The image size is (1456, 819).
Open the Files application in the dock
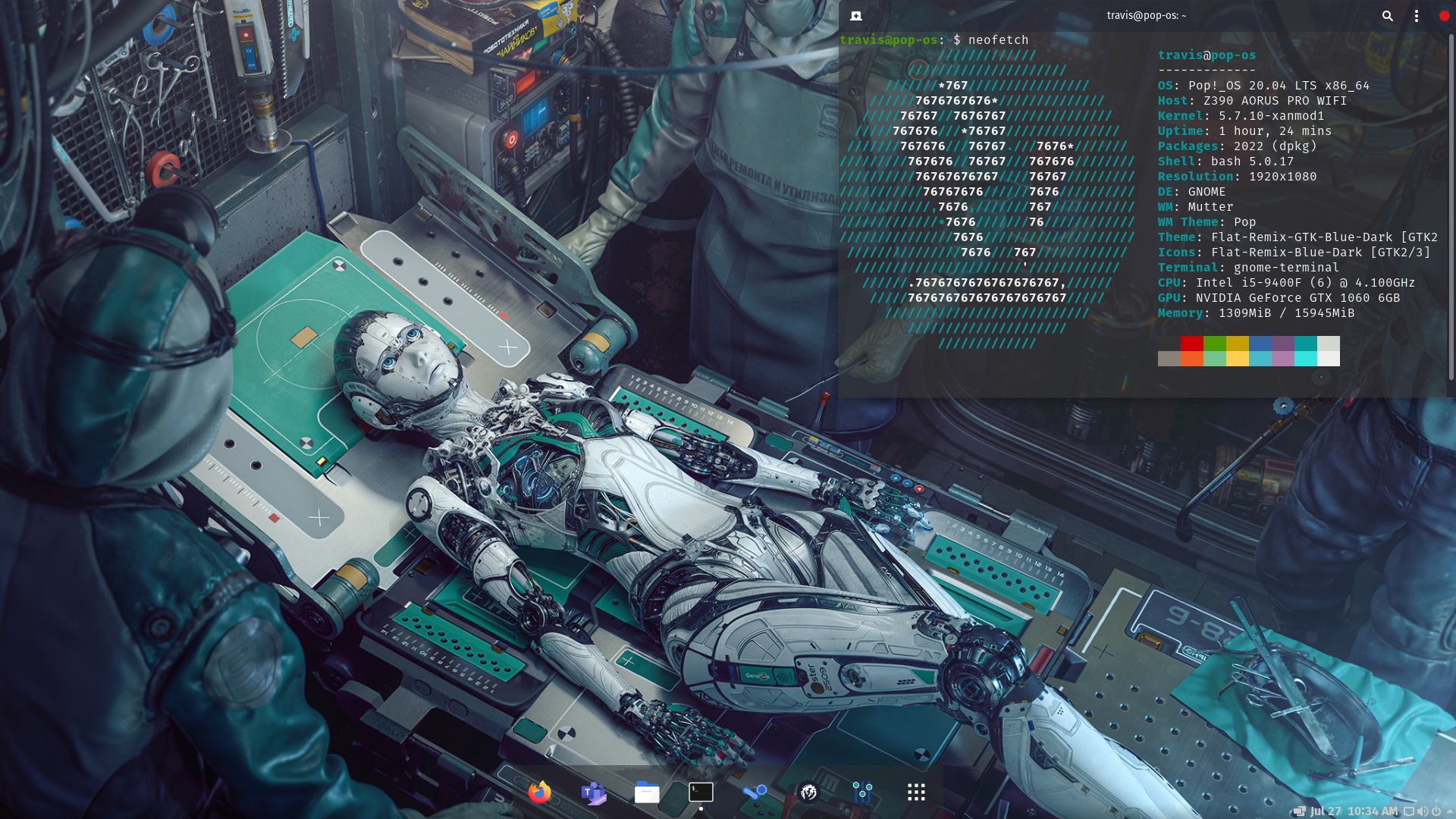[646, 792]
